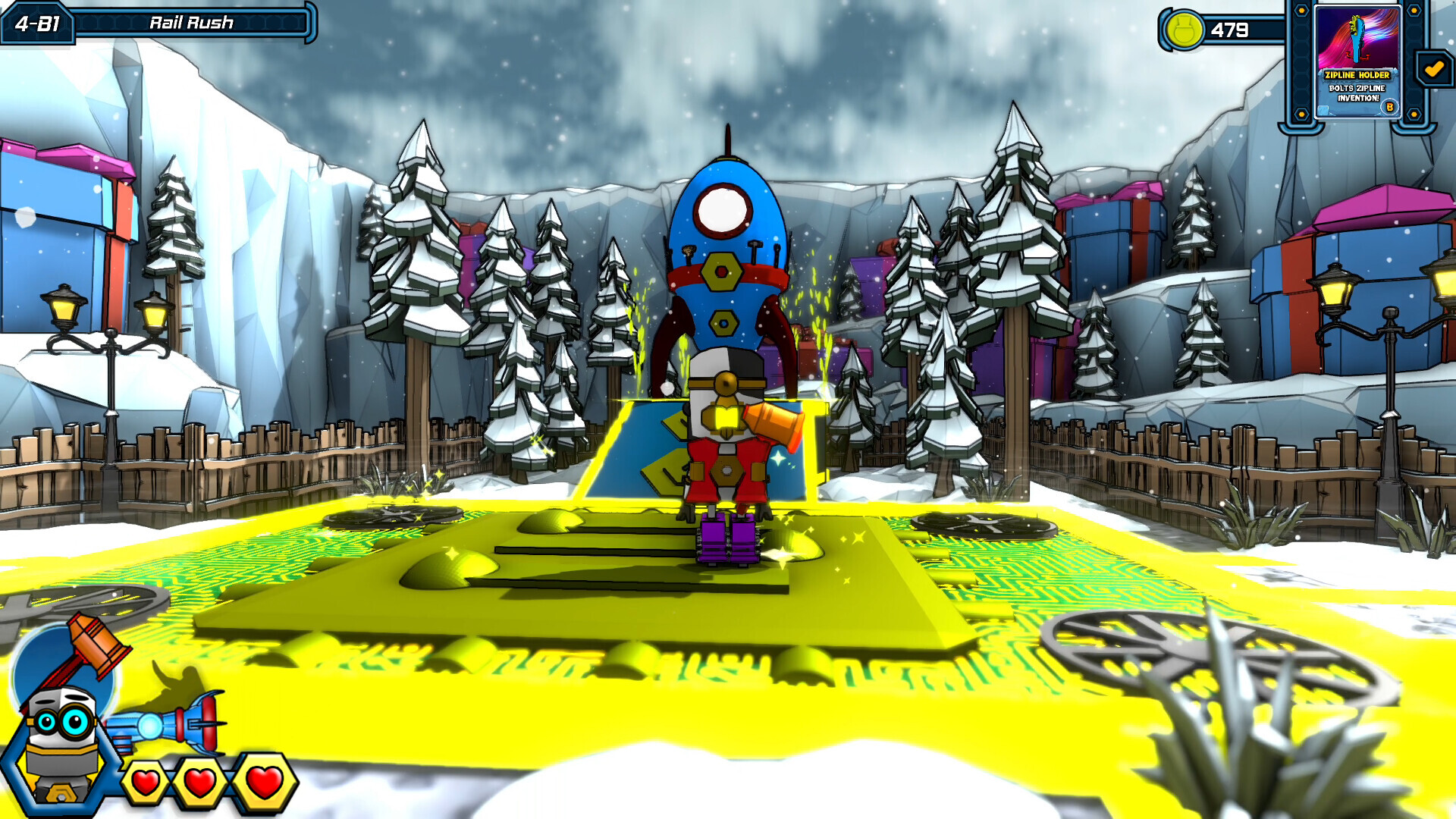This screenshot has width=1456, height=819.
Task: Click the 4-B1 level badge
Action: pyautogui.click(x=36, y=22)
